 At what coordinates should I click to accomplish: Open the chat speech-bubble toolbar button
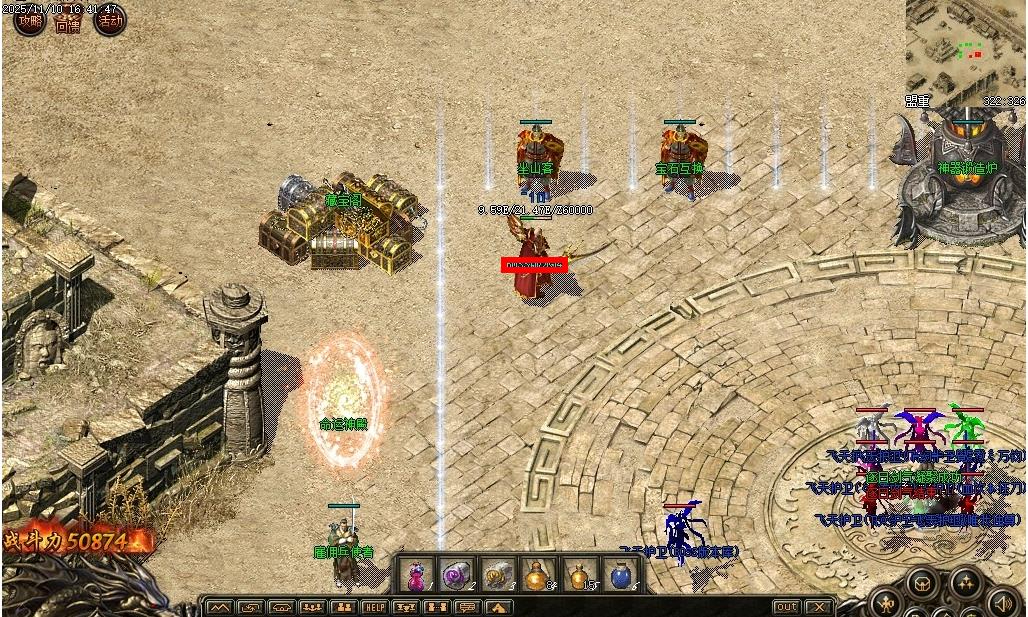click(467, 607)
